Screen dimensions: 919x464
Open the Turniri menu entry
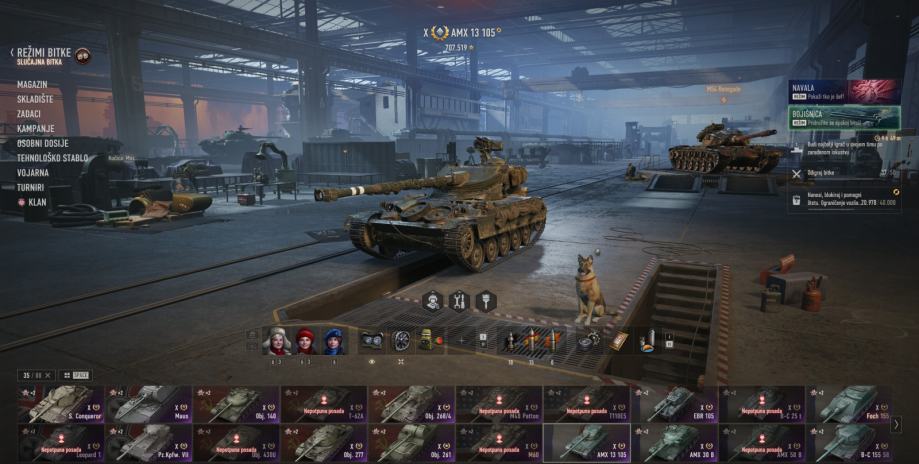point(31,187)
